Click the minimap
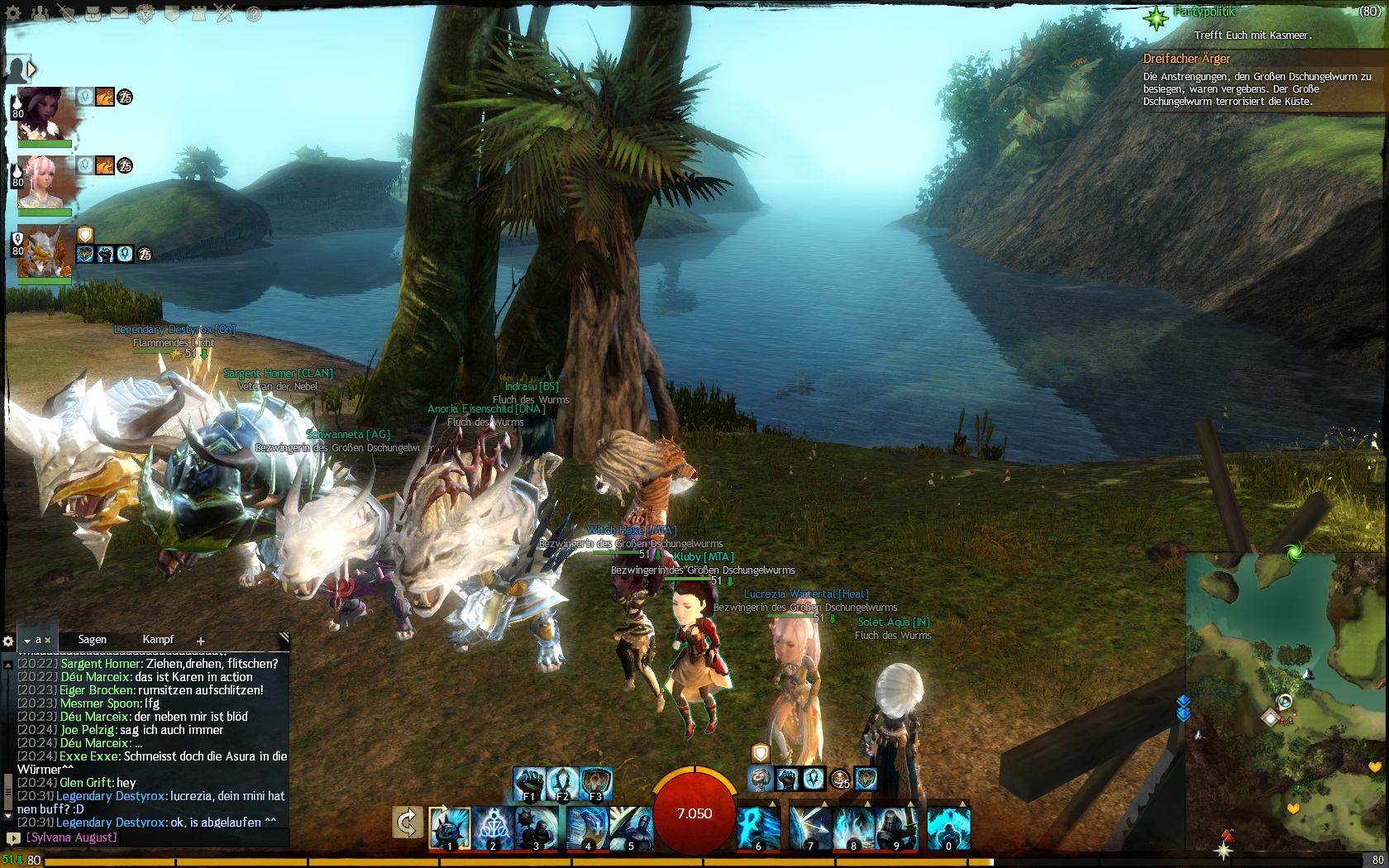Viewport: 1389px width, 868px height. pyautogui.click(x=1286, y=703)
